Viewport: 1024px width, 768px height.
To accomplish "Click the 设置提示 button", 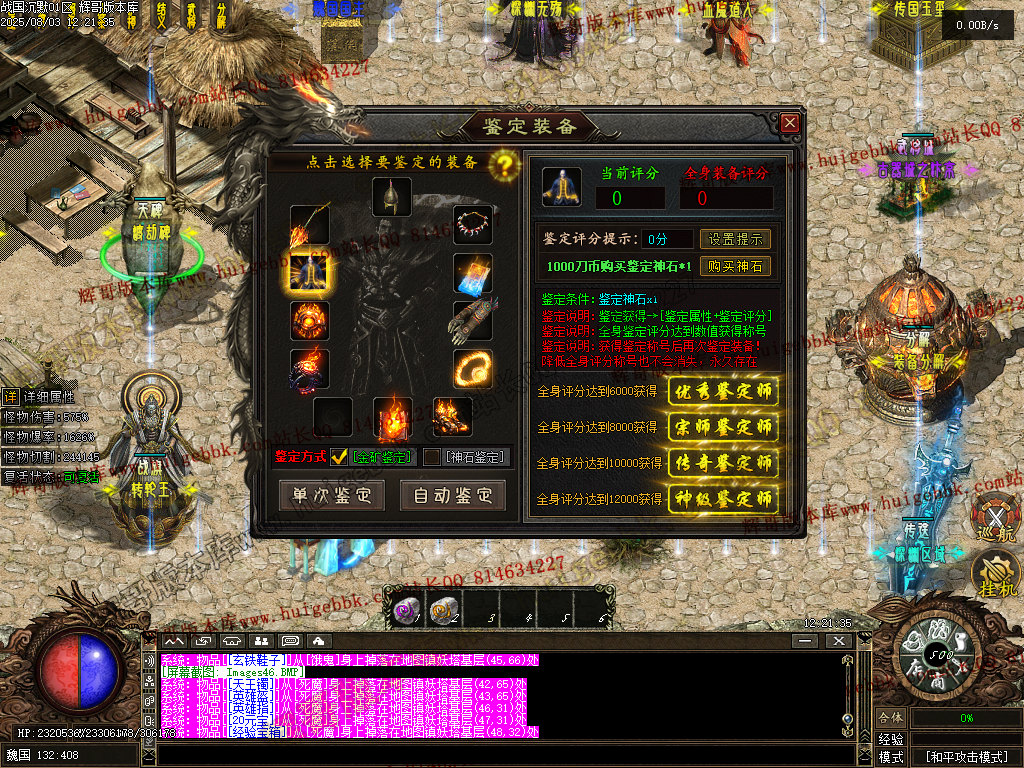I will pos(735,239).
